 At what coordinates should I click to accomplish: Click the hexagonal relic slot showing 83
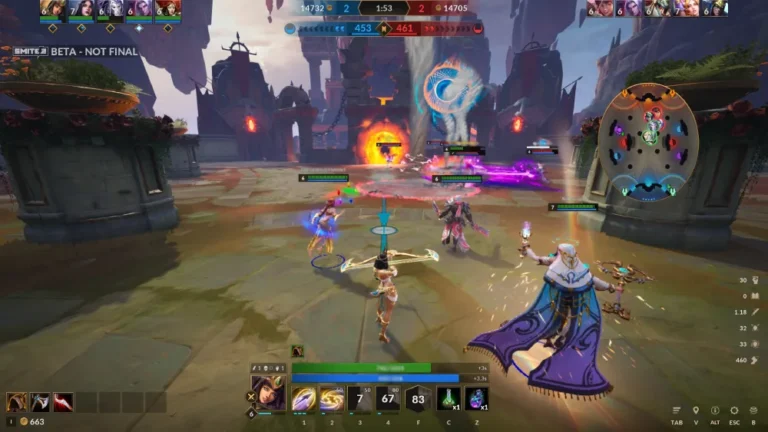tap(417, 399)
